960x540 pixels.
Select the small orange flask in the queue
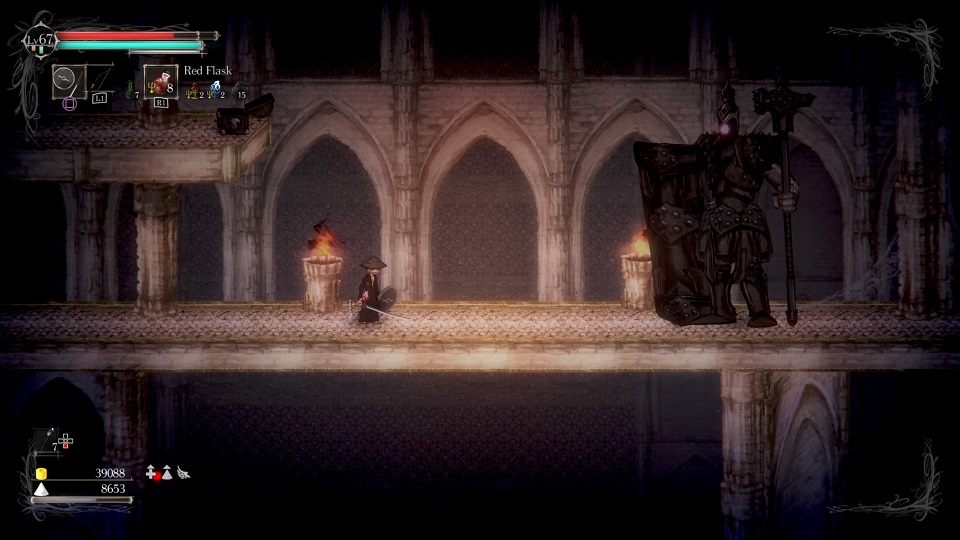[x=194, y=90]
